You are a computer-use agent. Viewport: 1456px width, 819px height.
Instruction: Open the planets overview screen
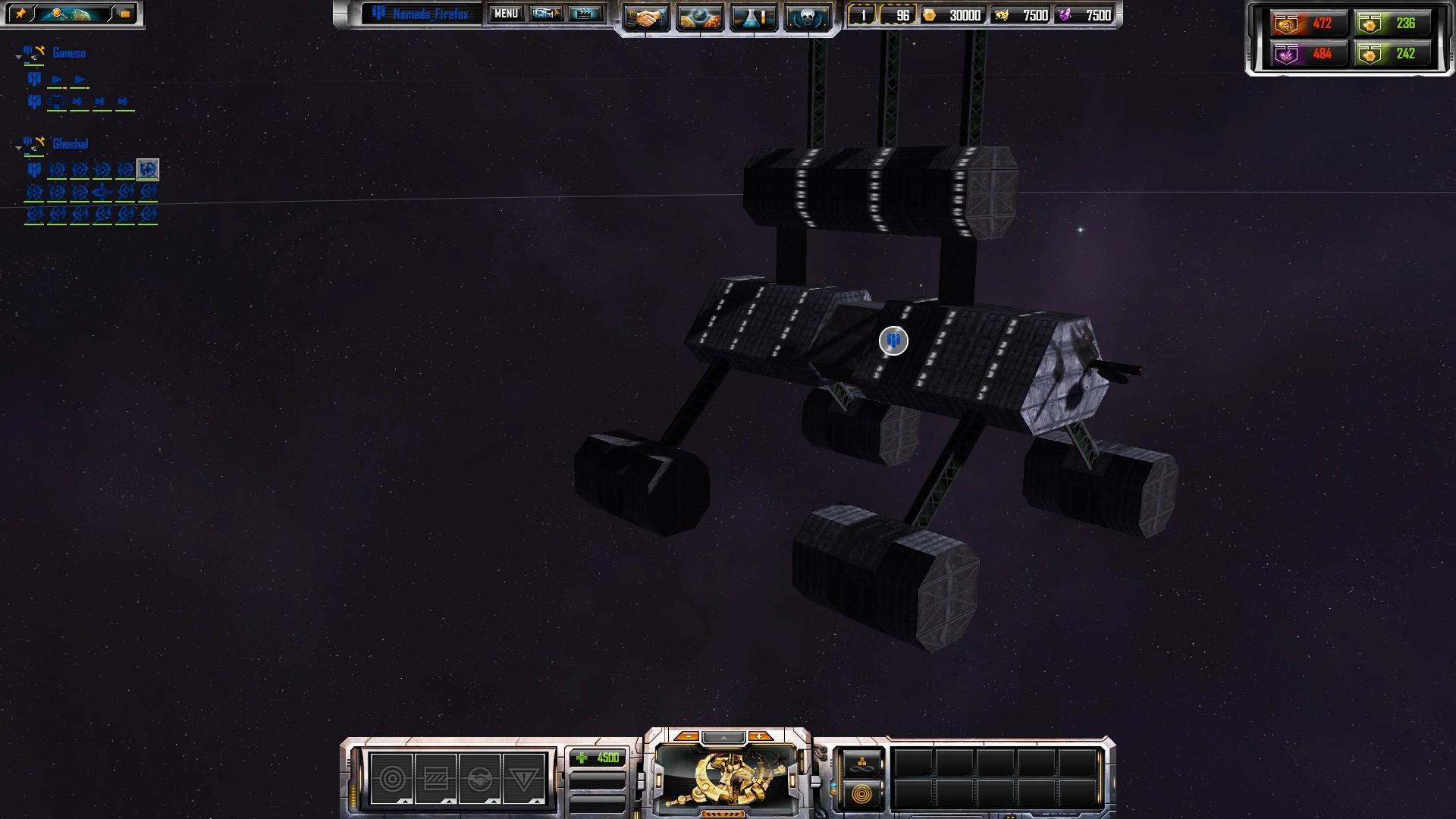699,17
